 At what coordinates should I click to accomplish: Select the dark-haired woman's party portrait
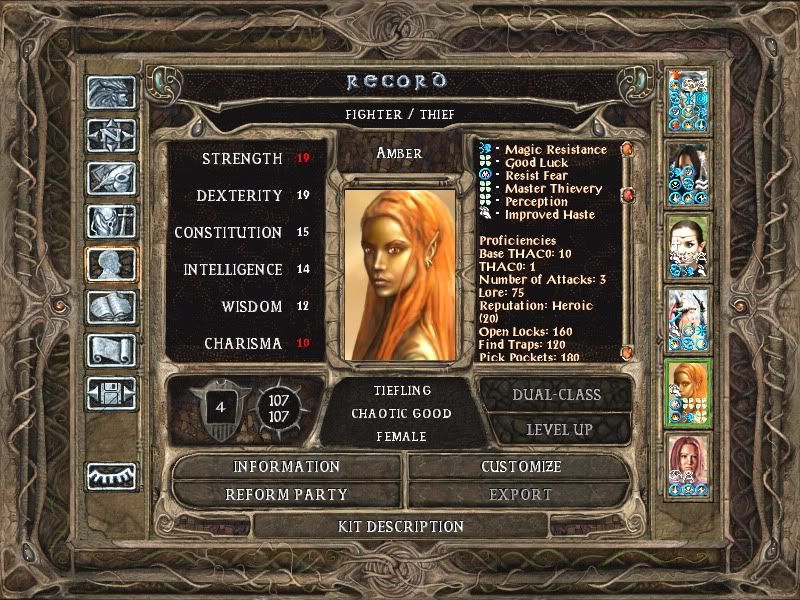point(689,173)
